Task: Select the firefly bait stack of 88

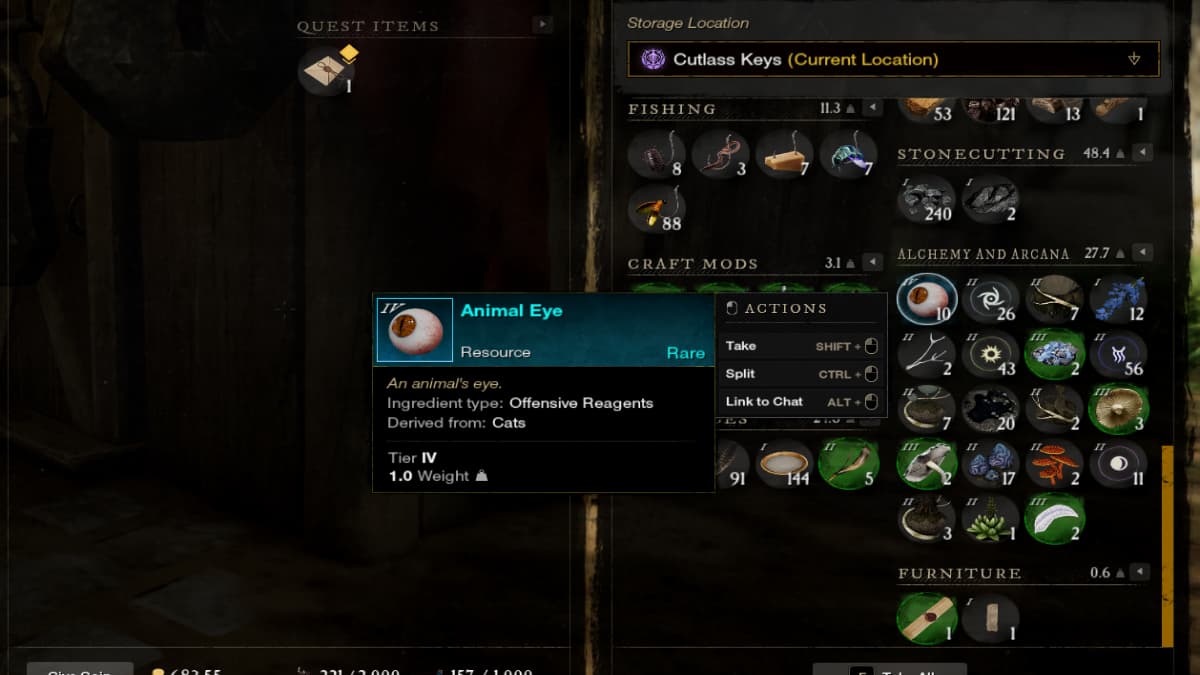Action: (656, 209)
